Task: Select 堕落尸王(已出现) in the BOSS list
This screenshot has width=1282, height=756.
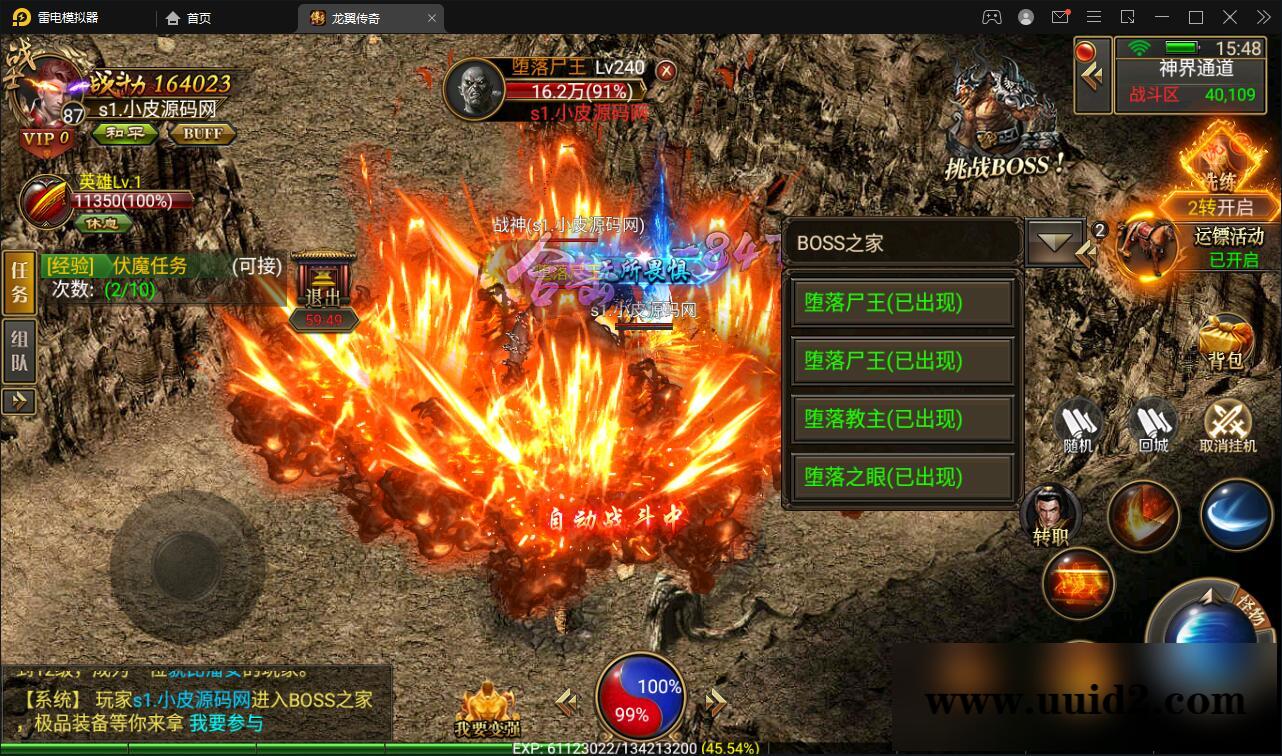Action: 901,303
